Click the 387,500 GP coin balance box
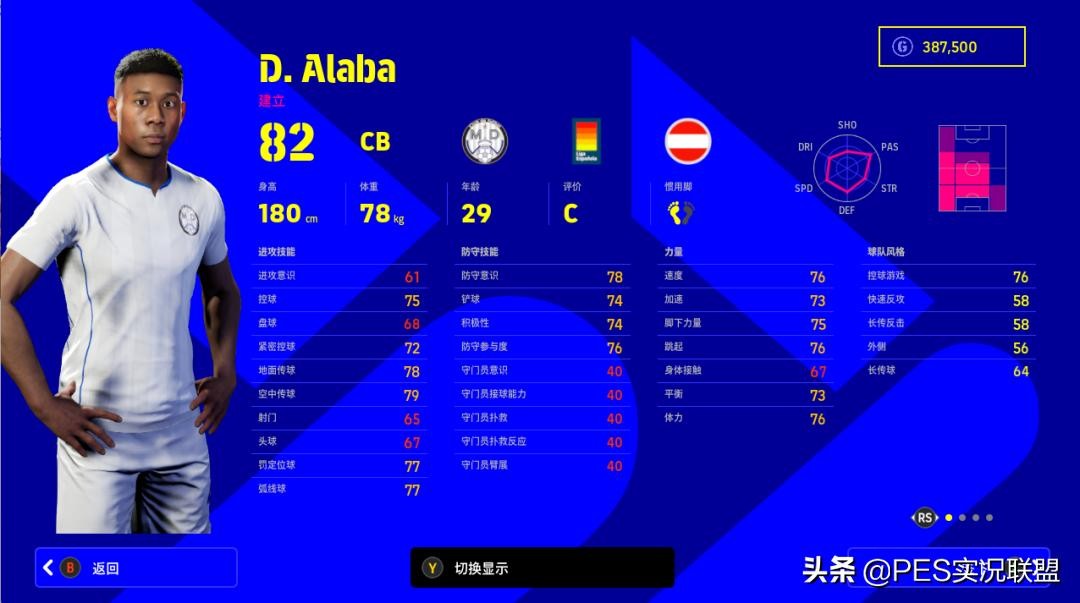The width and height of the screenshot is (1080, 603). [x=951, y=47]
